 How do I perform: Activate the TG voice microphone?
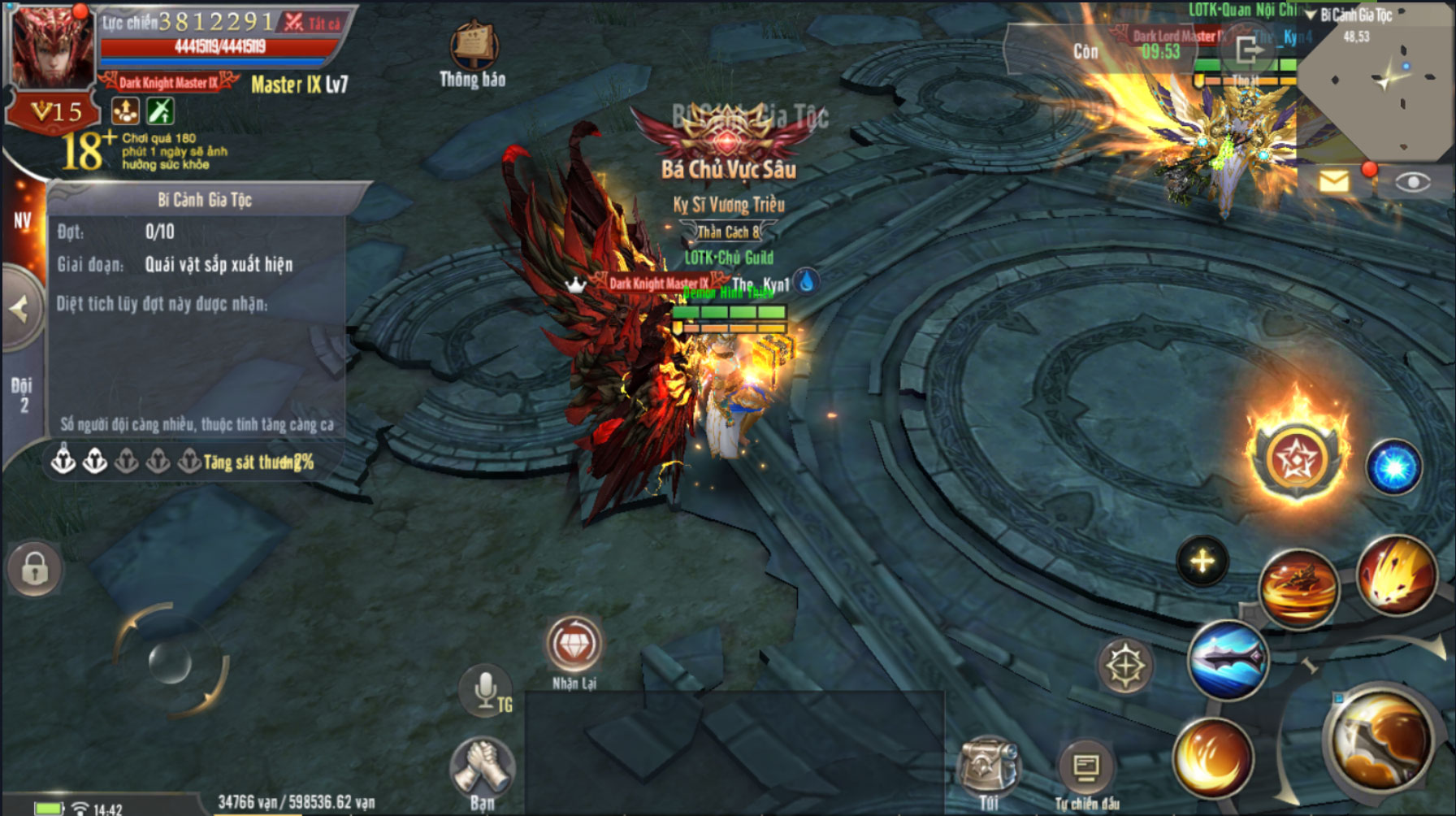pyautogui.click(x=486, y=689)
